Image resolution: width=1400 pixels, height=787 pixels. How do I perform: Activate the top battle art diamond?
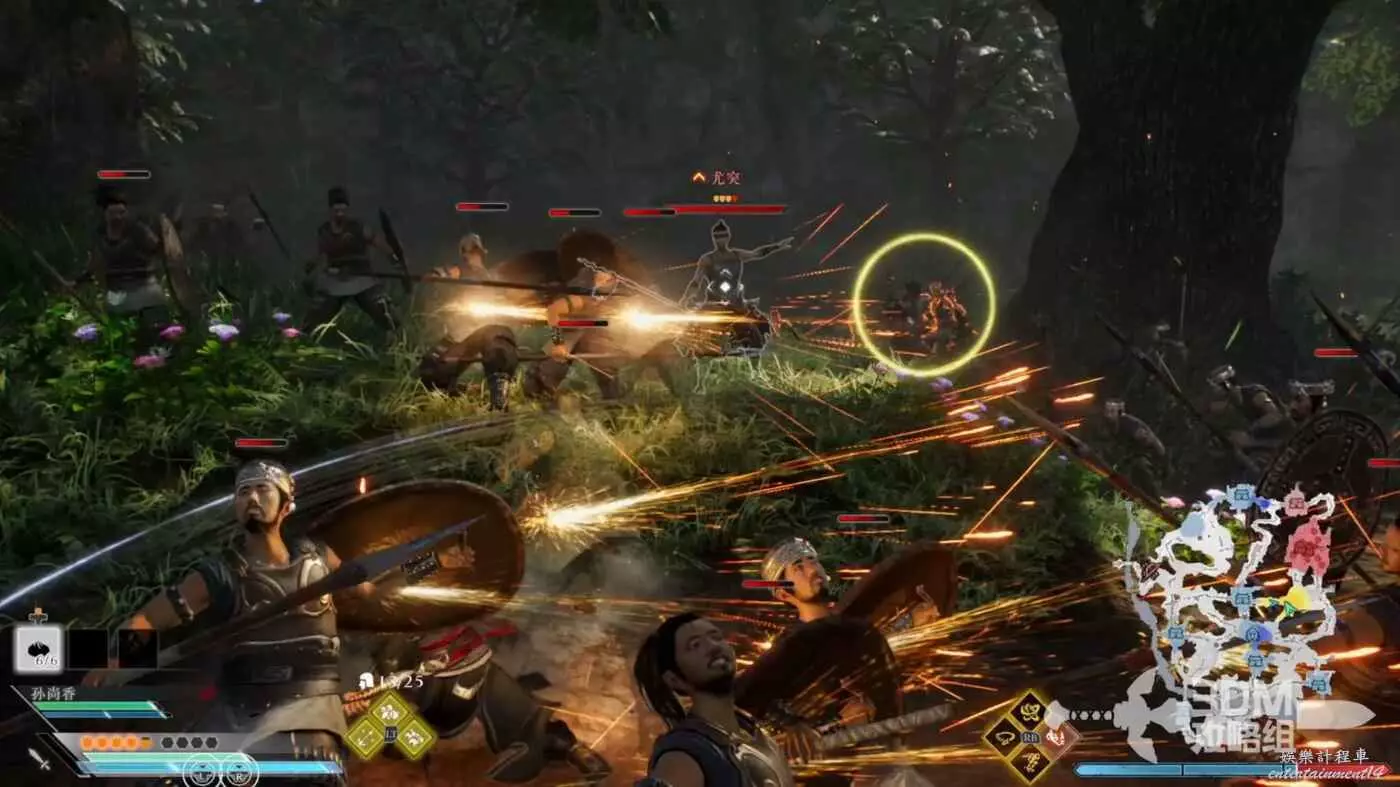(x=1029, y=711)
